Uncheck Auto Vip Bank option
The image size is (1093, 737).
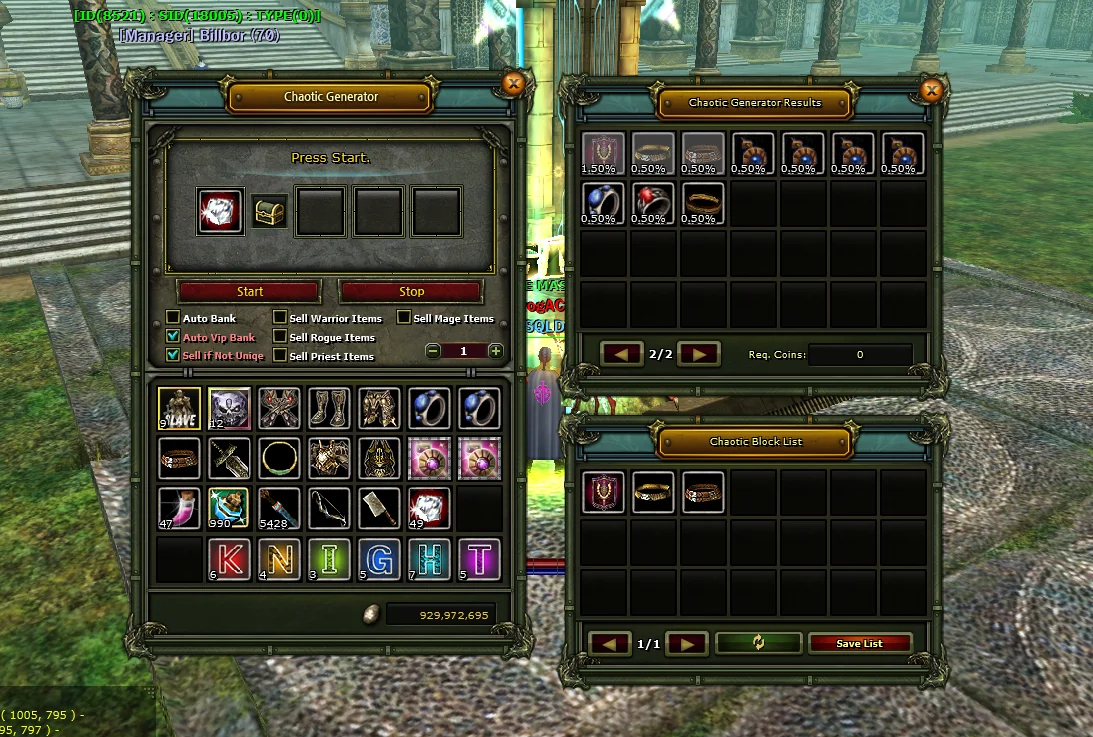point(173,337)
